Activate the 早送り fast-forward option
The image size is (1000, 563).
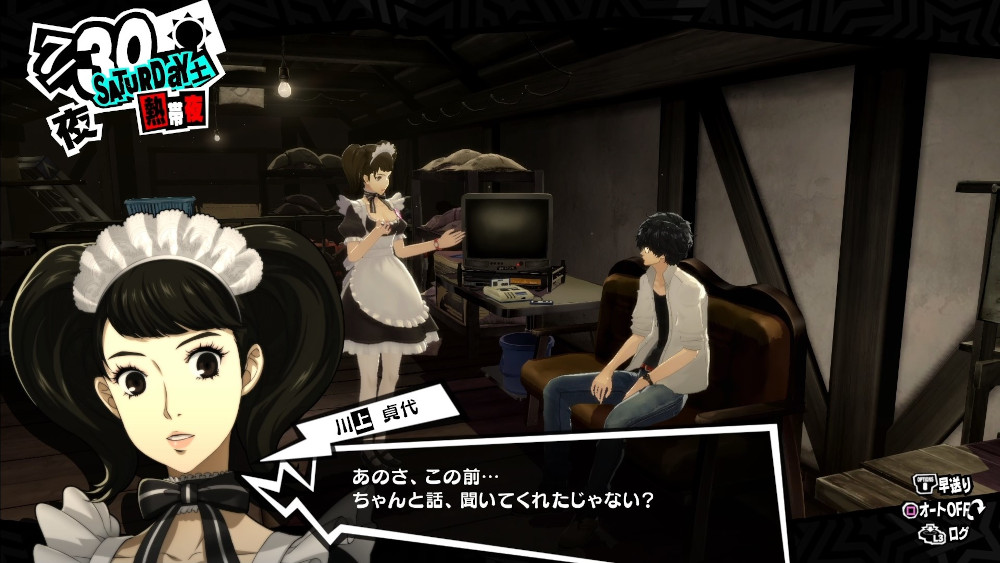(943, 484)
